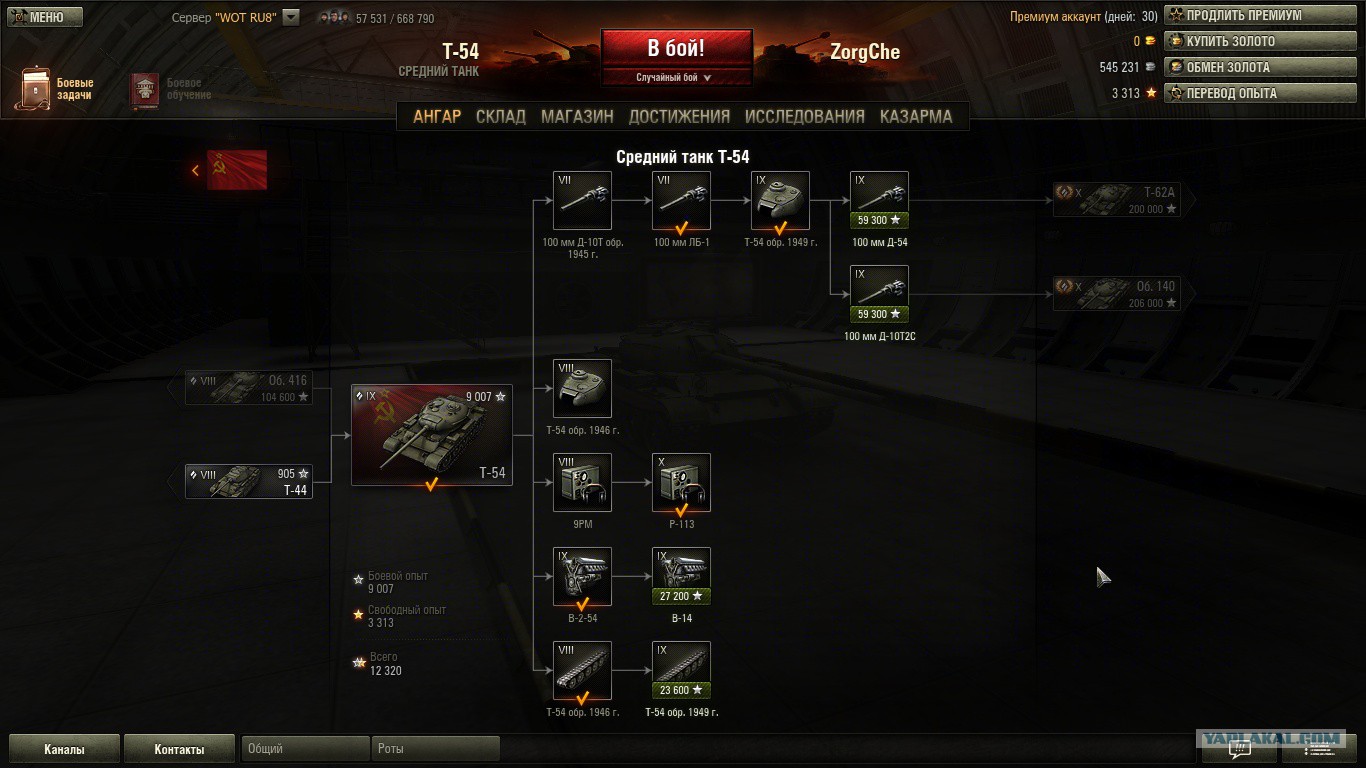Open the Контакты list
This screenshot has width=1366, height=768.
179,749
